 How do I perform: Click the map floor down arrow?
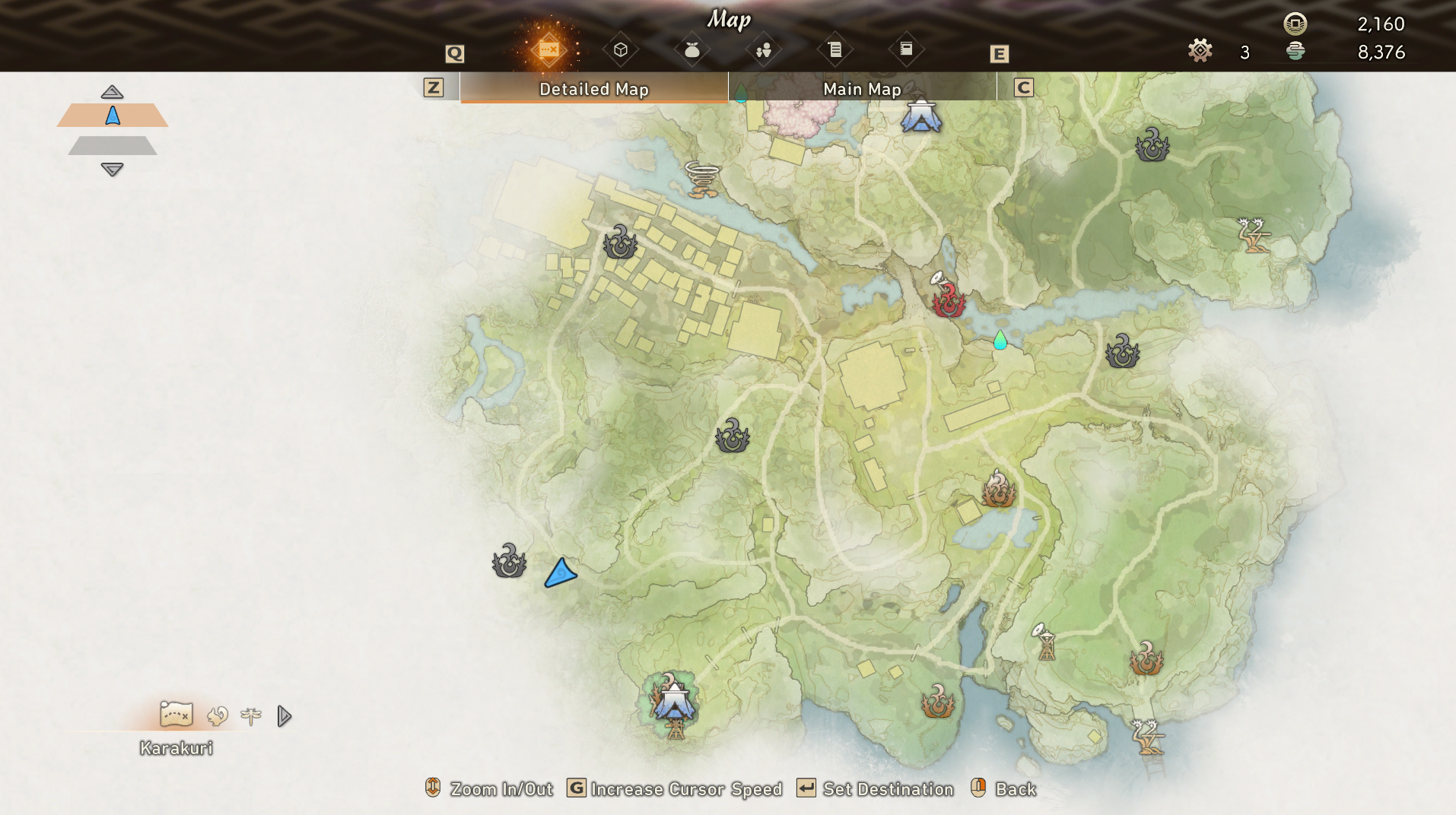(x=112, y=170)
